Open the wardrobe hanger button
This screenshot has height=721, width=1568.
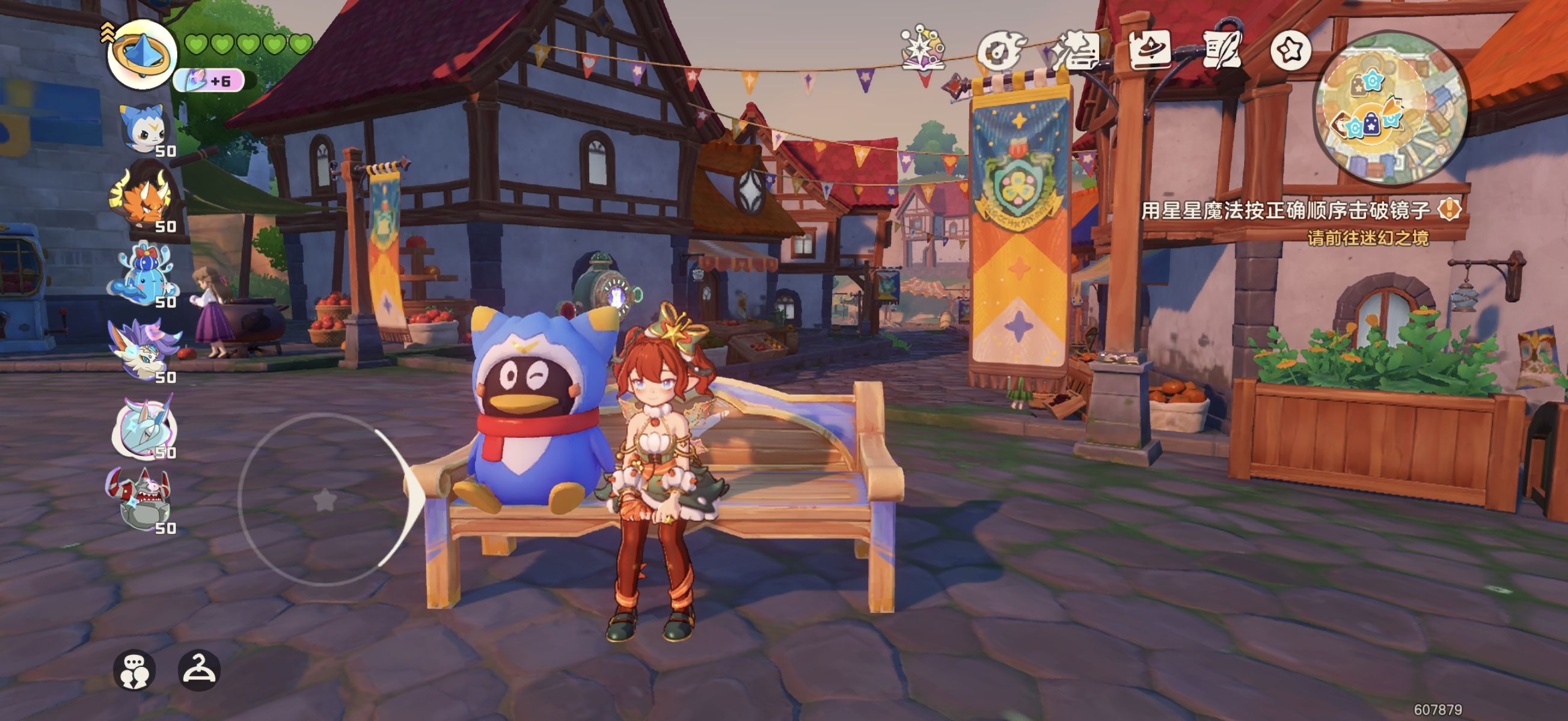pyautogui.click(x=199, y=671)
